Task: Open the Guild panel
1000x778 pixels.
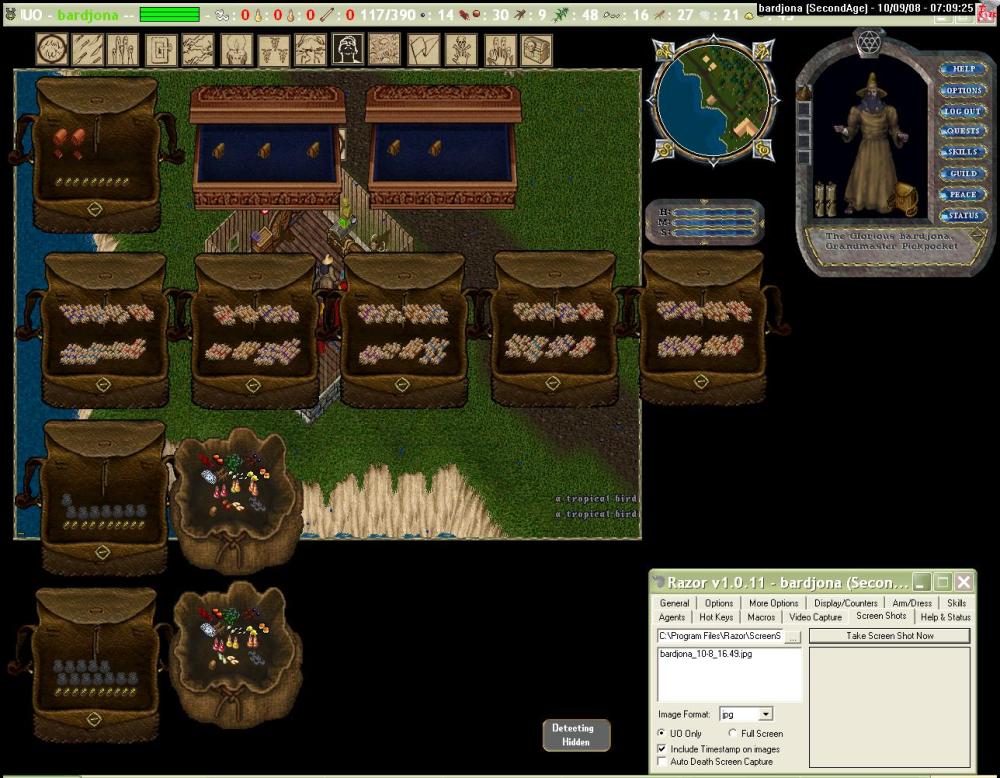Action: tap(963, 174)
